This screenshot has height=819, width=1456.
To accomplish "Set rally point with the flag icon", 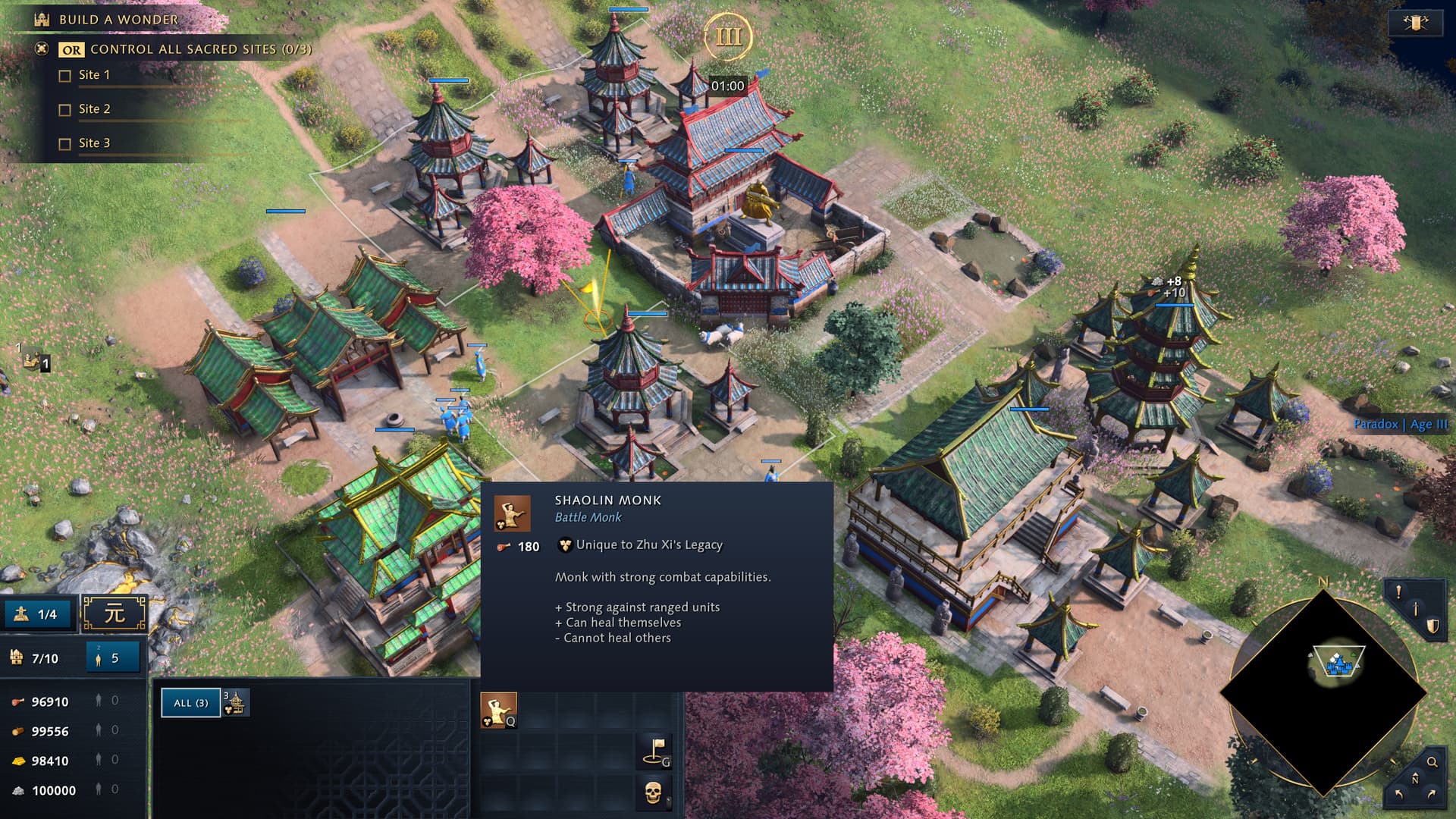I will tap(654, 750).
